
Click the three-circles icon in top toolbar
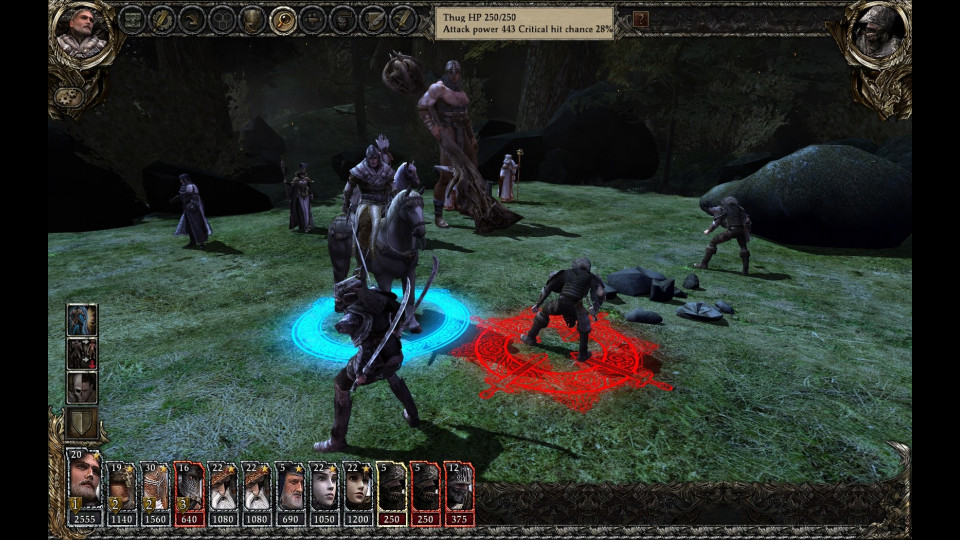pyautogui.click(x=222, y=19)
